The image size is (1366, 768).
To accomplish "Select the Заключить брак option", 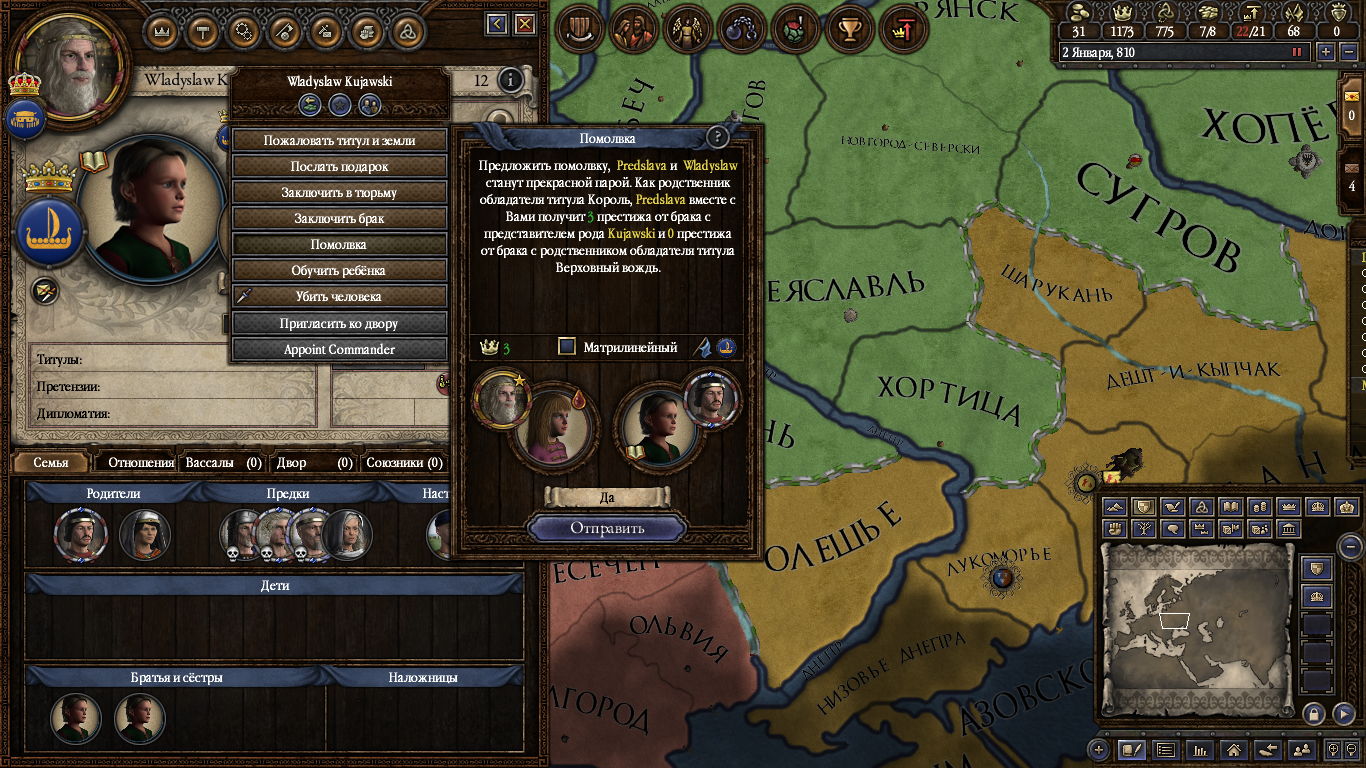I will [x=339, y=219].
